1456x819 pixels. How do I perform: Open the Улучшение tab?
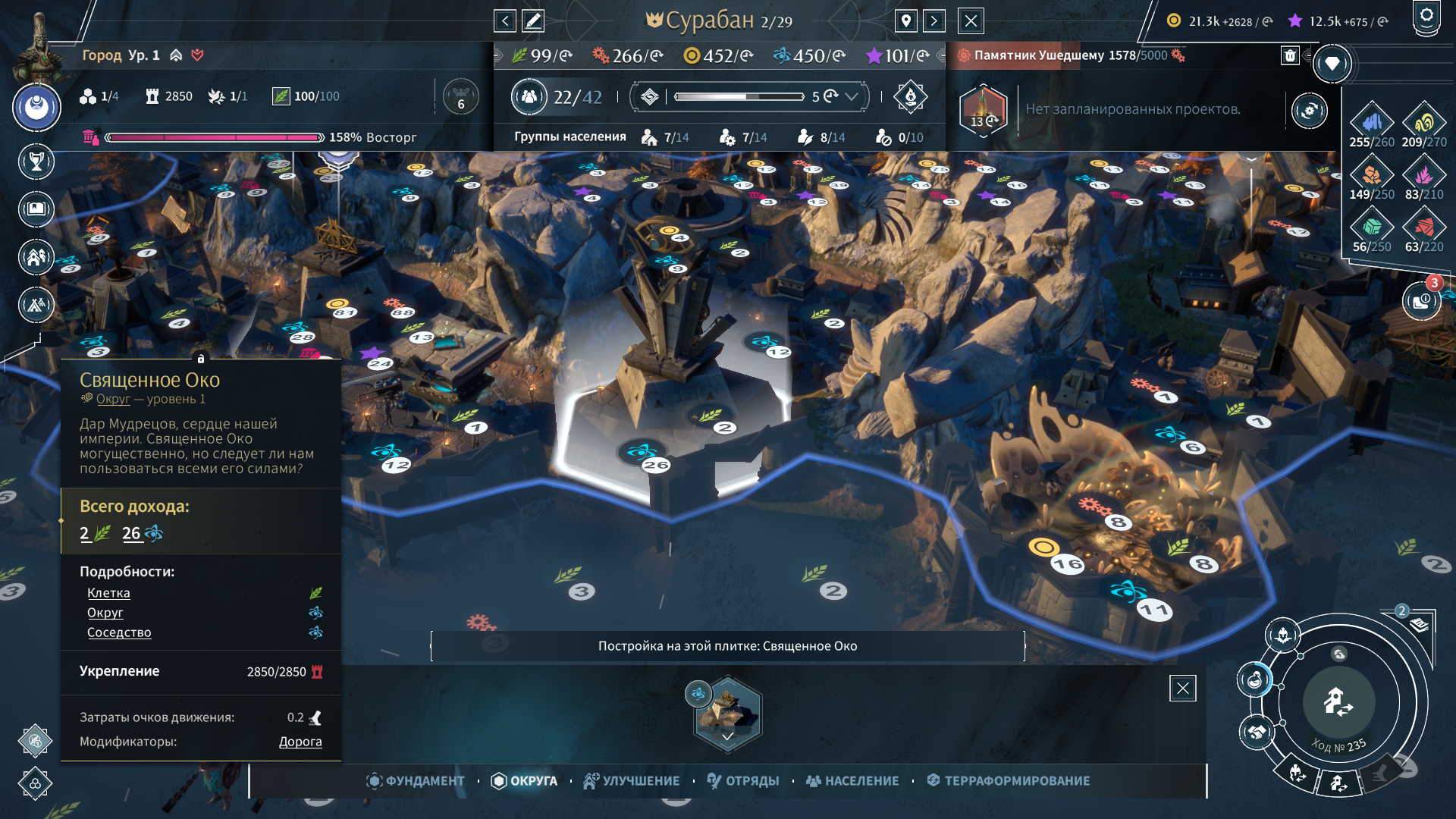(631, 780)
